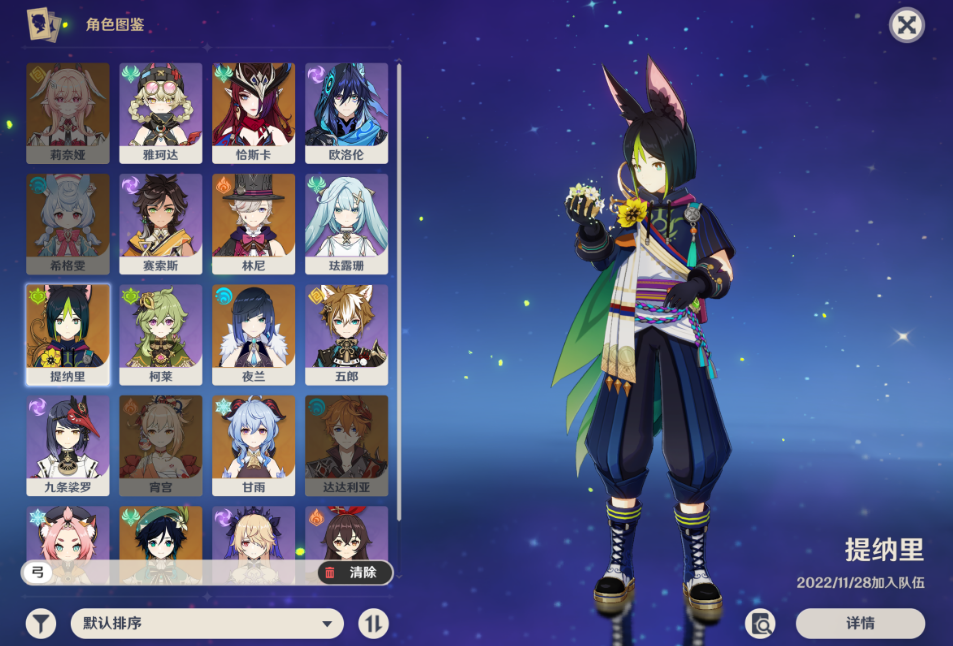
Task: Choose the 赛索斯 character card
Action: point(161,223)
